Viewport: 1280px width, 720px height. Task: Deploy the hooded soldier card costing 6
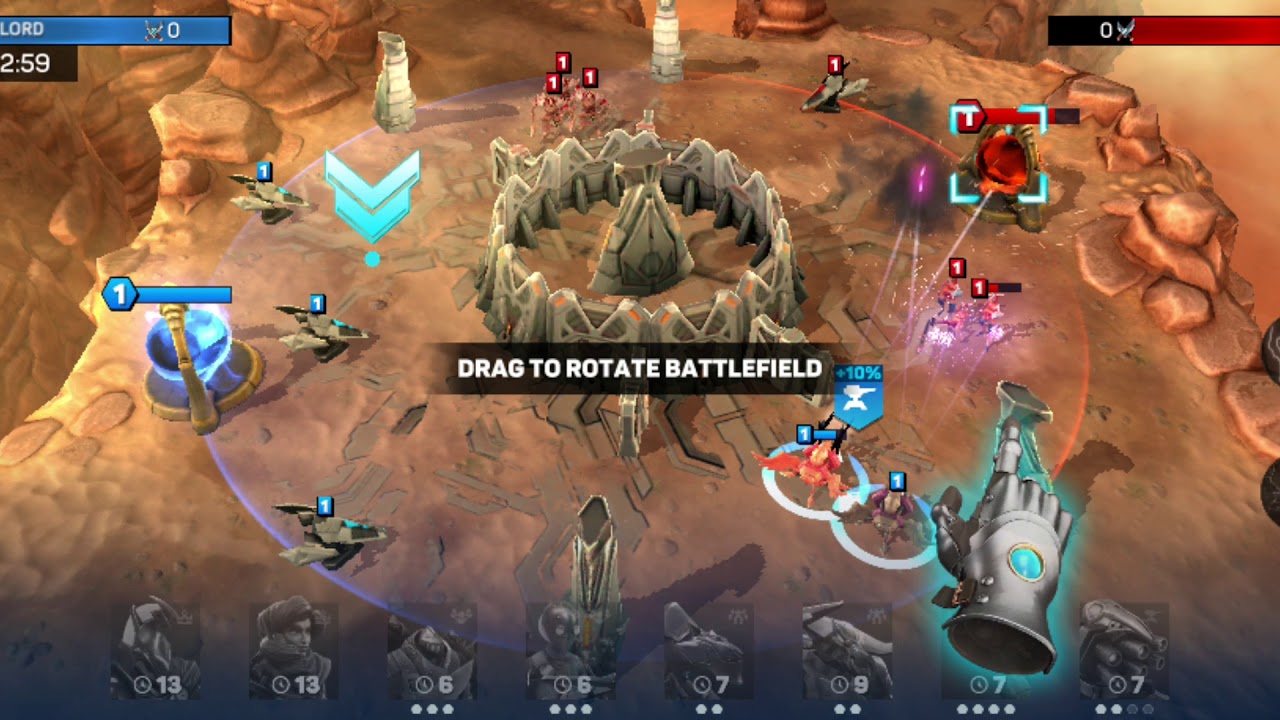point(432,650)
